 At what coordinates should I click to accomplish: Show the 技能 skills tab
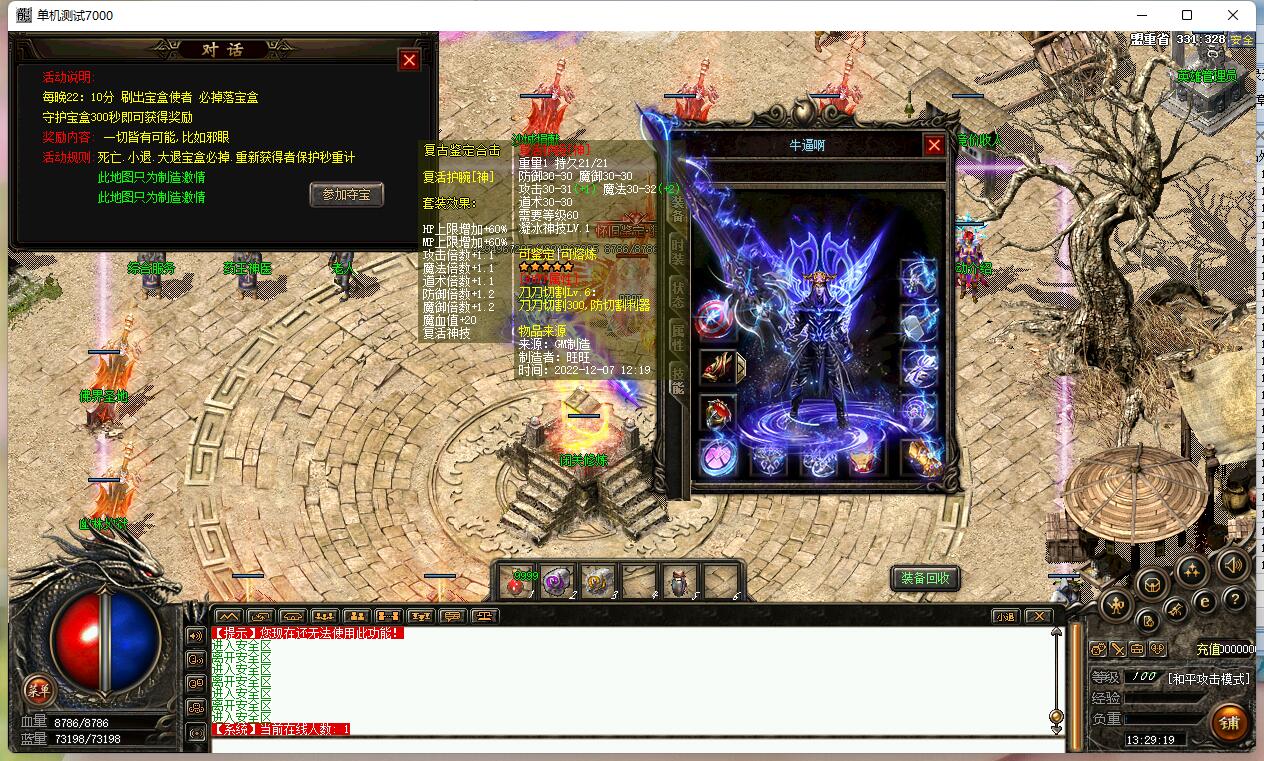tap(678, 380)
